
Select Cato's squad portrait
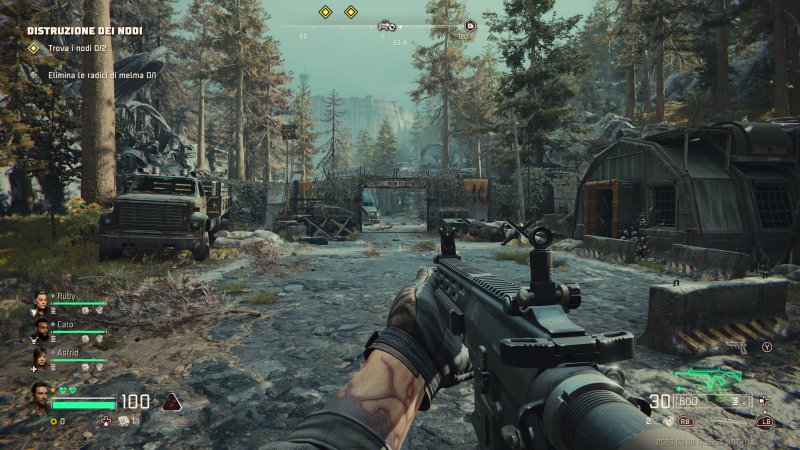coord(42,328)
